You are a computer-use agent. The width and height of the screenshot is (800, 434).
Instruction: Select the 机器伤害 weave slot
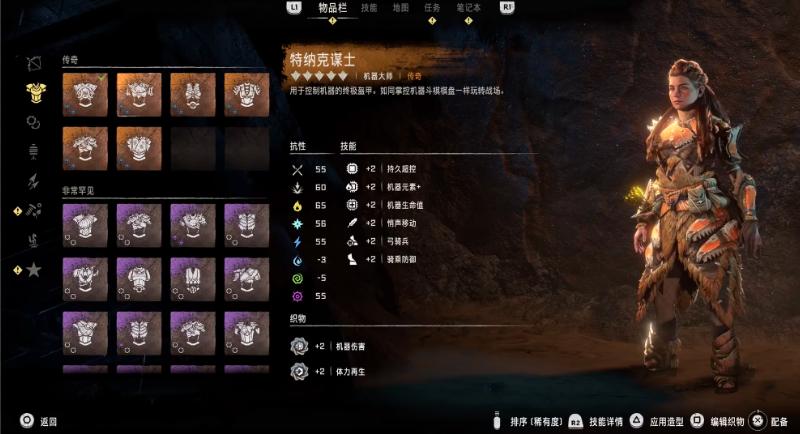click(x=297, y=346)
